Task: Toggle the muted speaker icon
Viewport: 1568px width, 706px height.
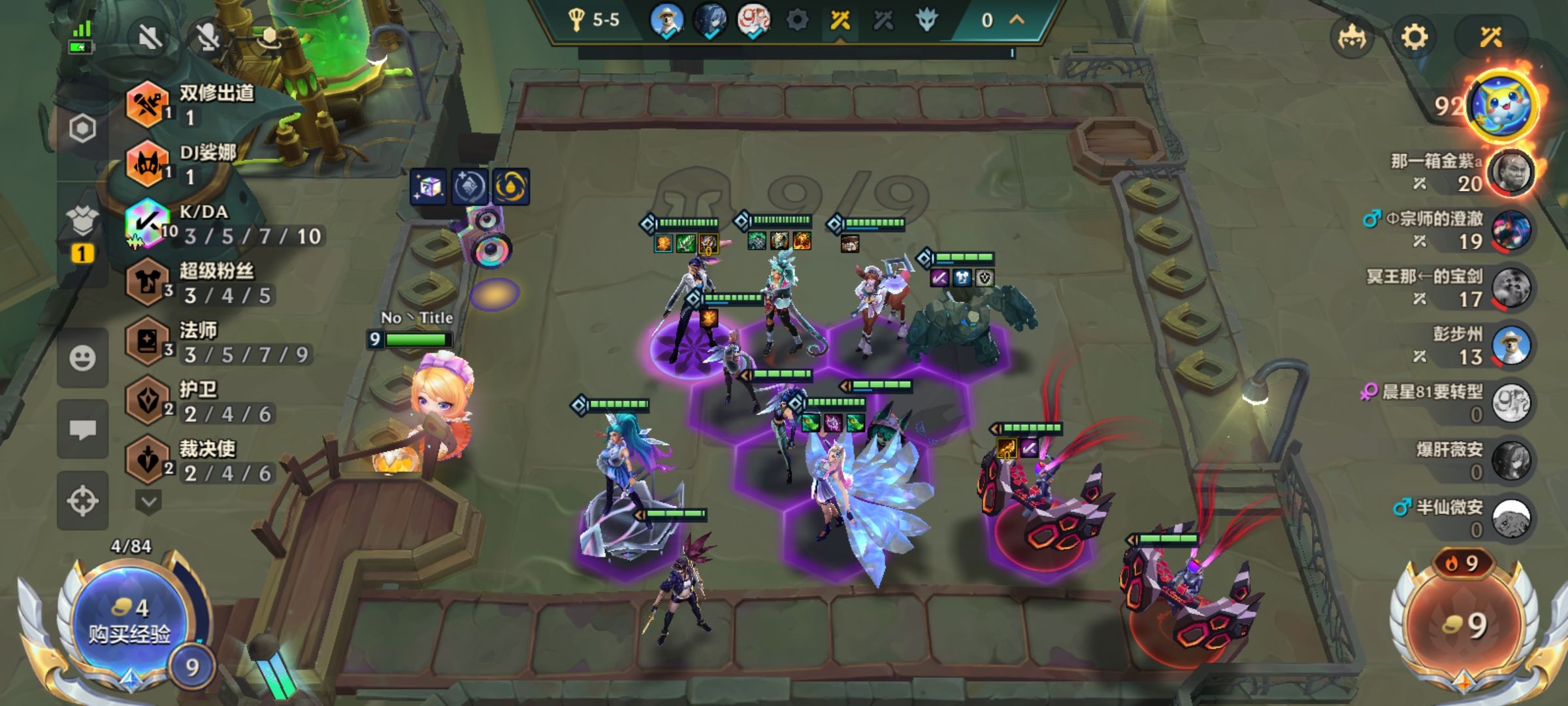Action: [x=150, y=37]
